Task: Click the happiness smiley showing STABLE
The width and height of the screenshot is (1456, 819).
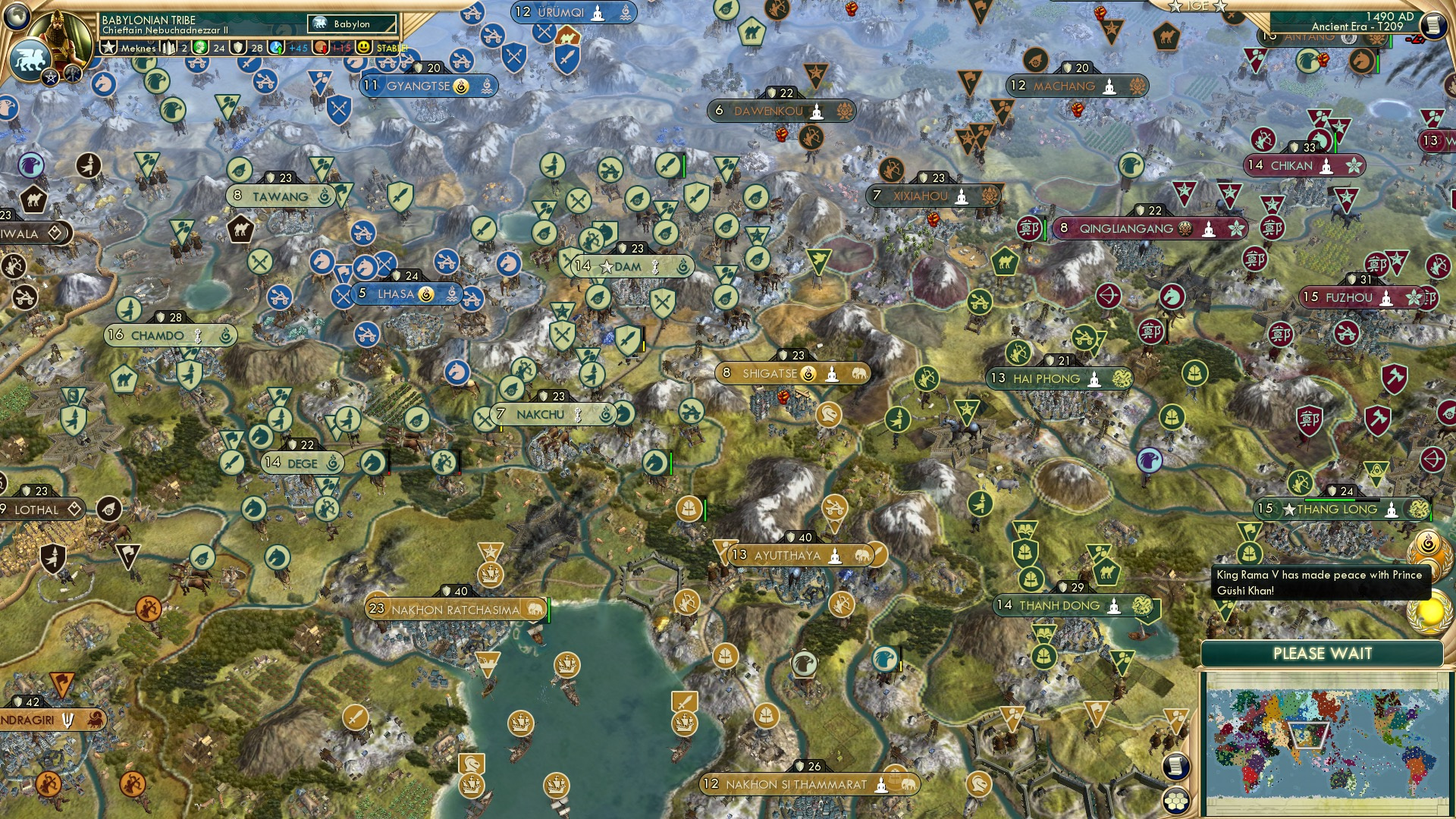Action: click(x=362, y=47)
